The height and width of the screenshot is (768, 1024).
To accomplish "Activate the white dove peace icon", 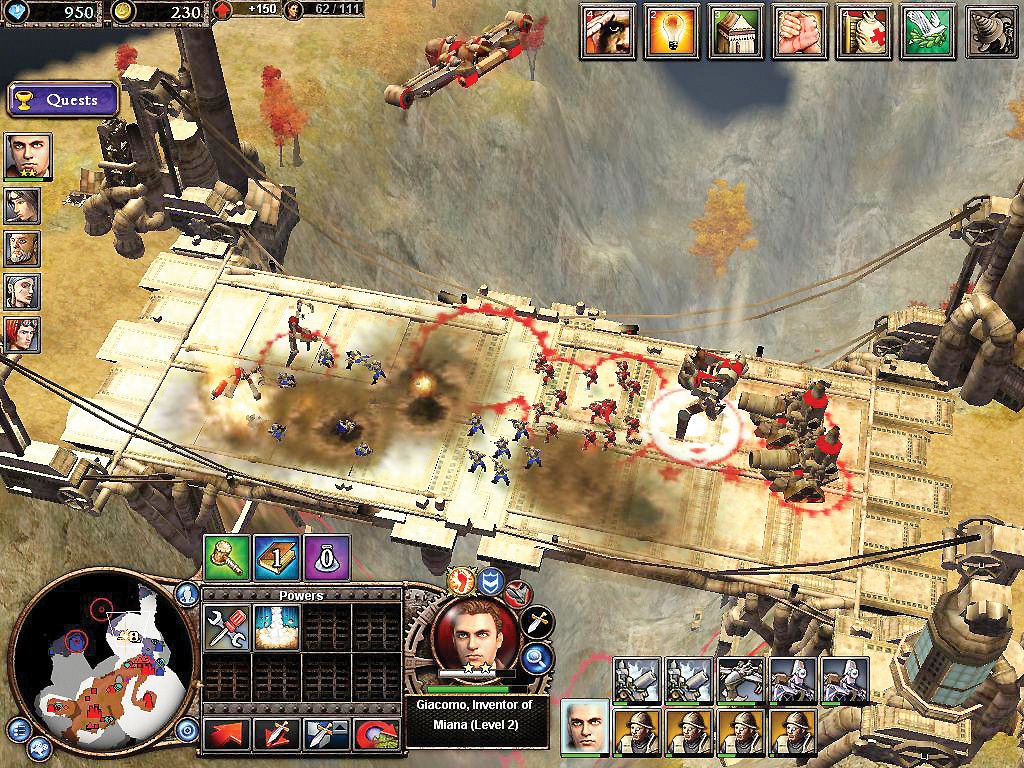I will 927,31.
